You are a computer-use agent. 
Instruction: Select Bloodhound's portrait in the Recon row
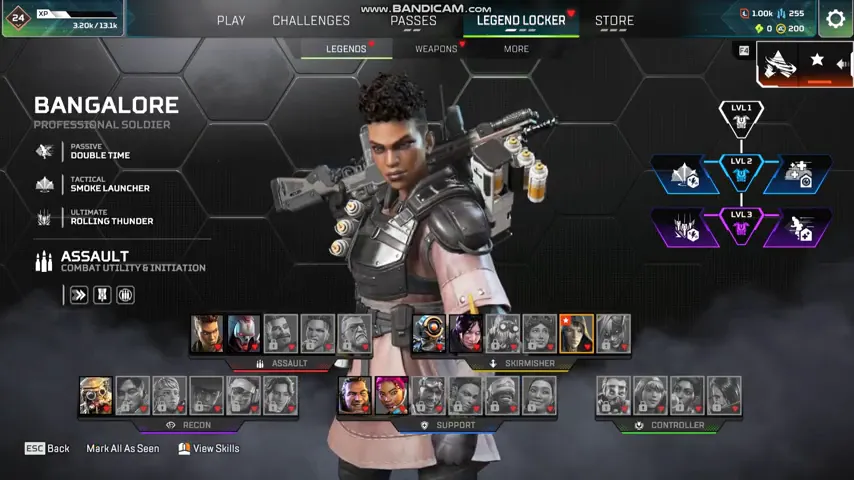pyautogui.click(x=96, y=396)
